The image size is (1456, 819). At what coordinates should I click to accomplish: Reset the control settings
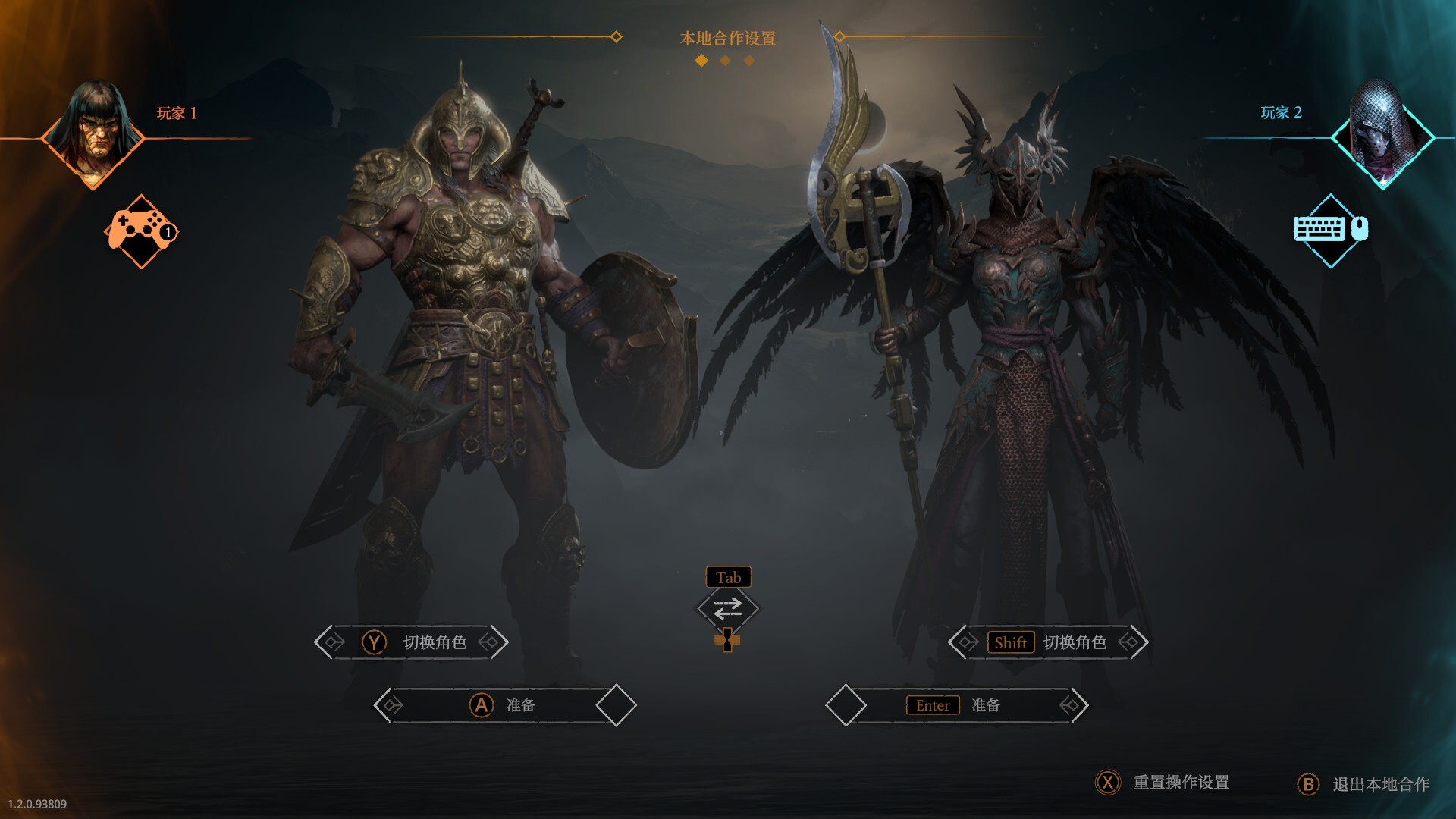(1164, 783)
